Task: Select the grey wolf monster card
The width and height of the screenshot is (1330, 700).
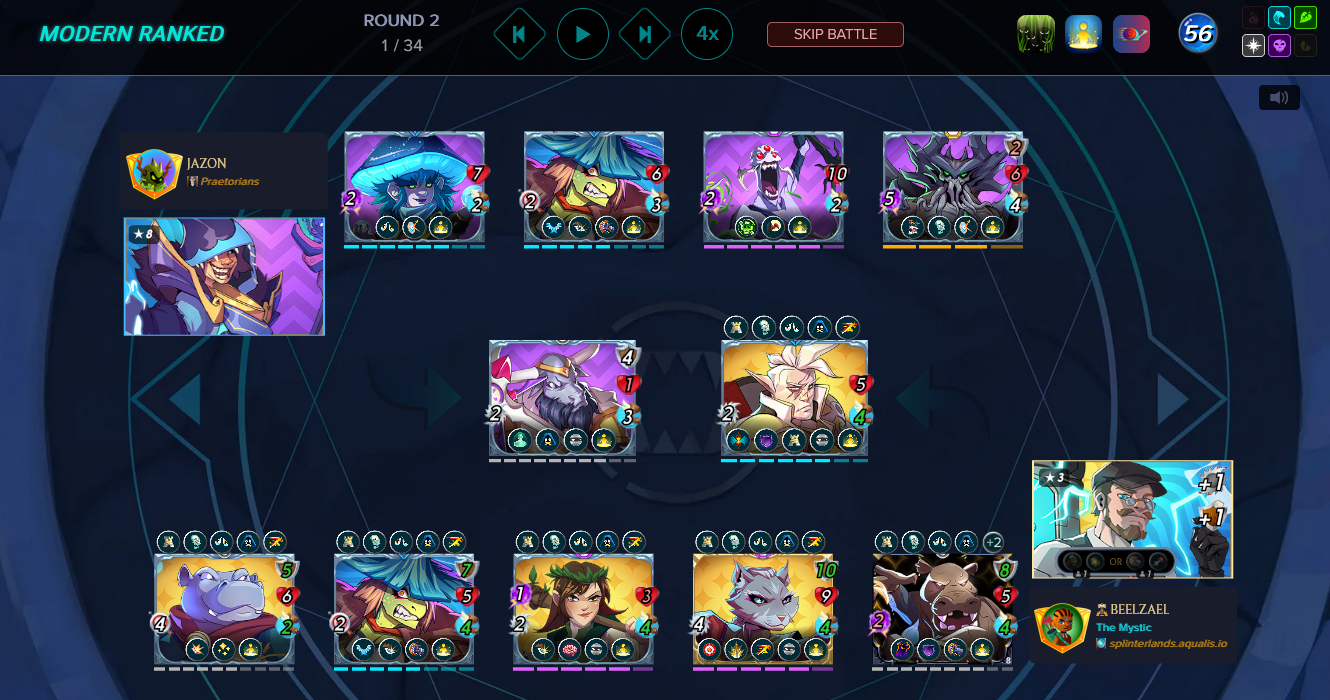Action: (x=763, y=608)
